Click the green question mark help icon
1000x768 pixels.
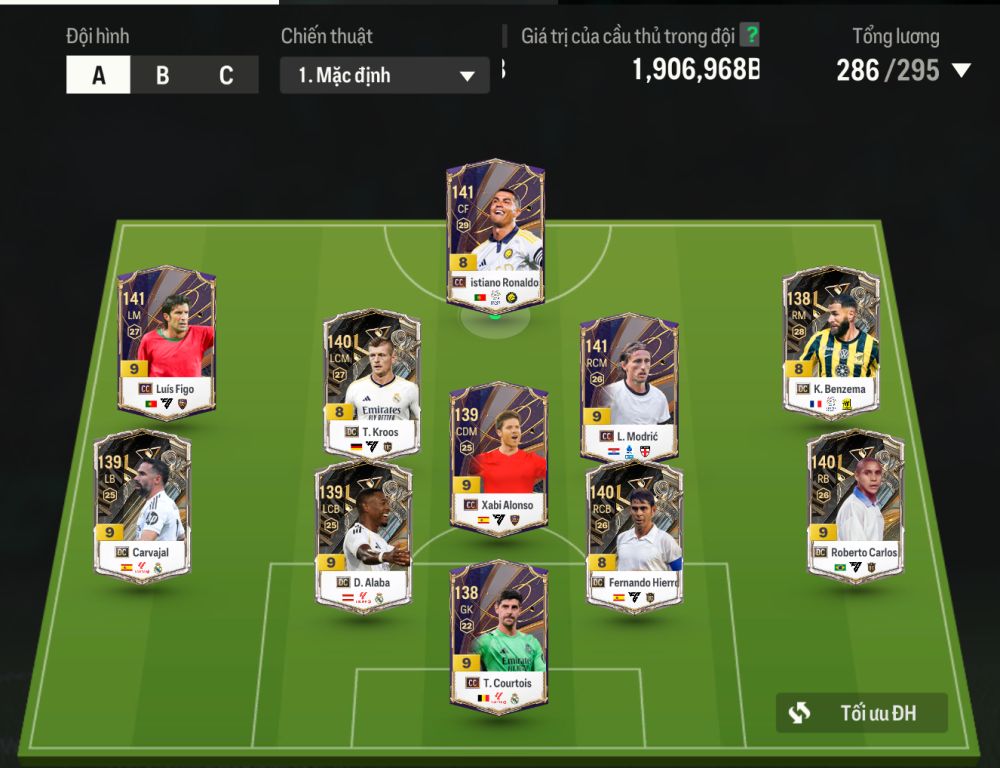click(749, 36)
